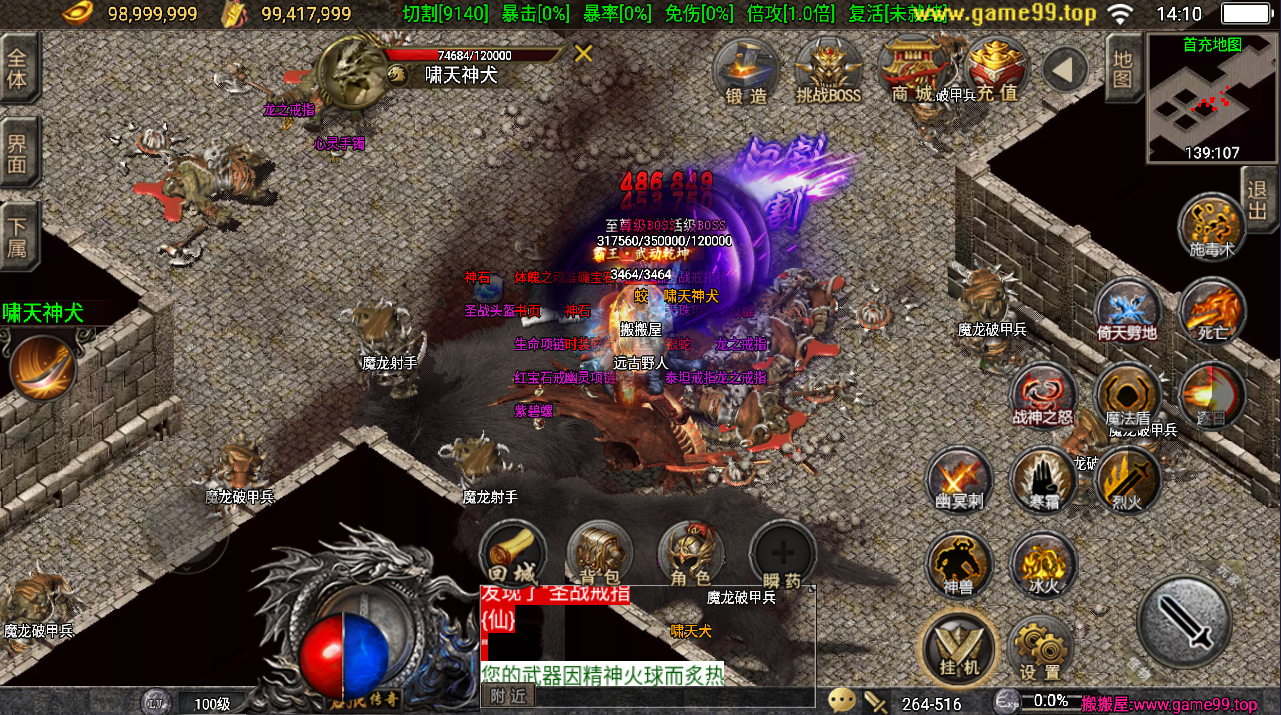This screenshot has height=715, width=1281.
Task: Open the 商城 shop
Action: point(911,71)
